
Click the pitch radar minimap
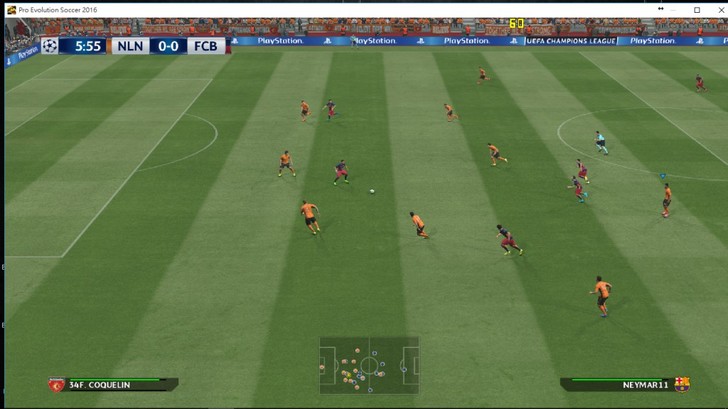pyautogui.click(x=368, y=365)
